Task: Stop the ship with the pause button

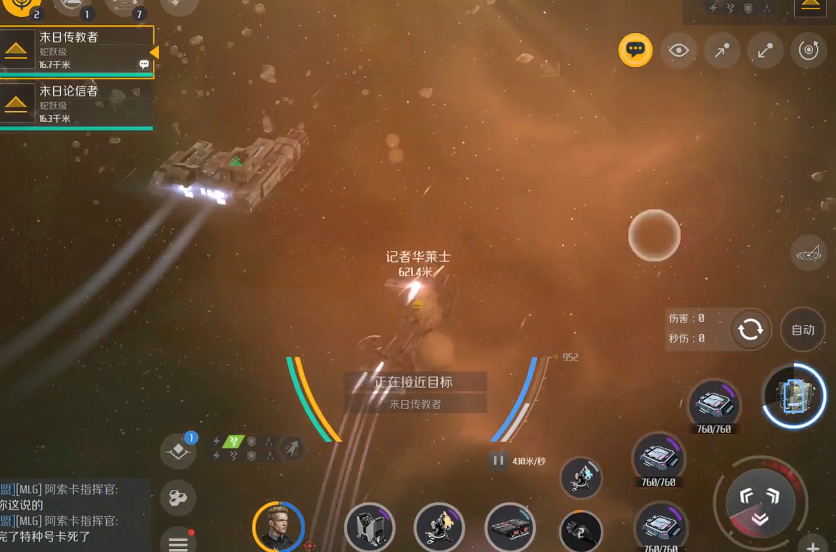Action: [498, 460]
